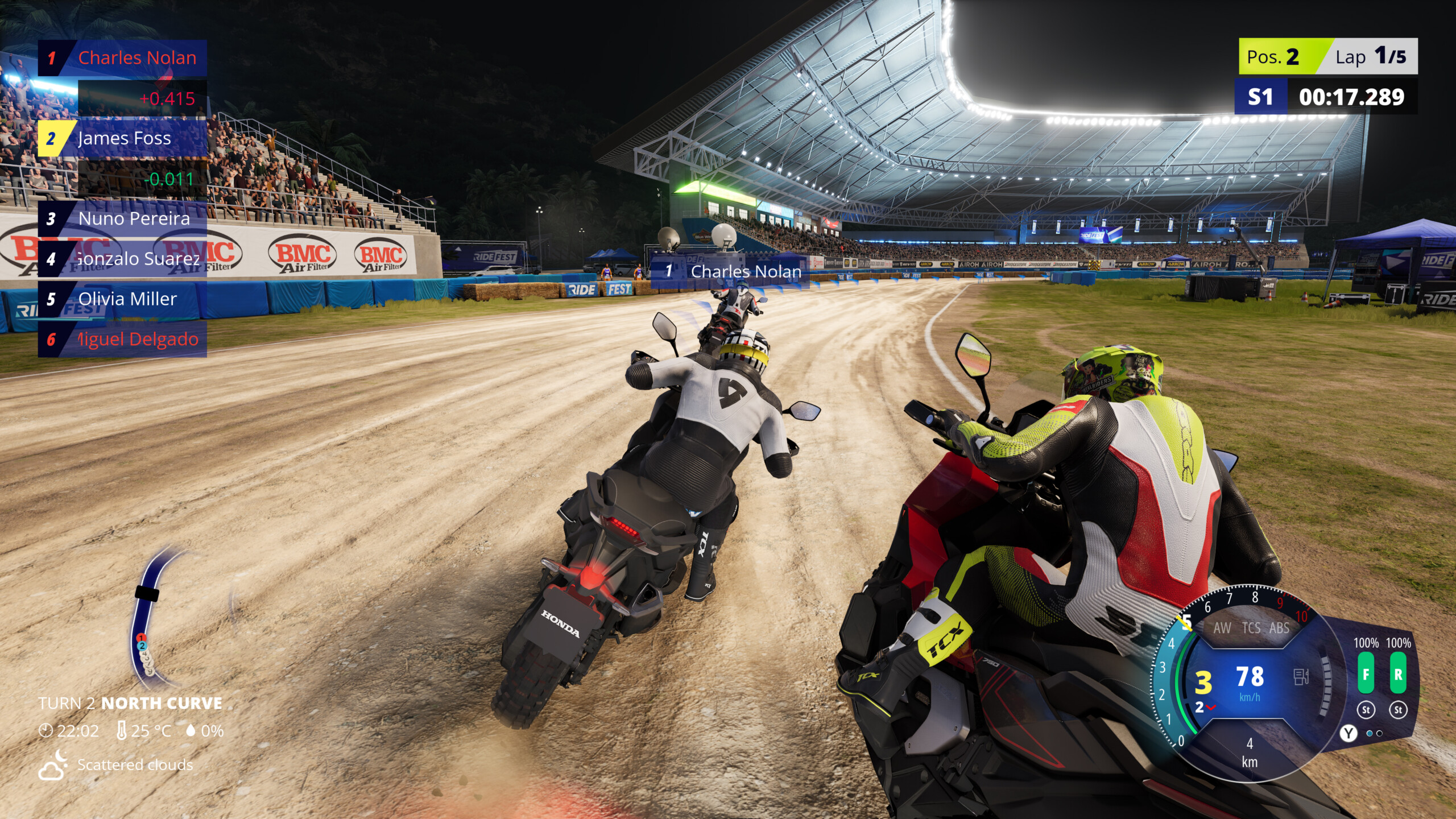Select Charles Nolan in the leaderboard list

(122, 58)
